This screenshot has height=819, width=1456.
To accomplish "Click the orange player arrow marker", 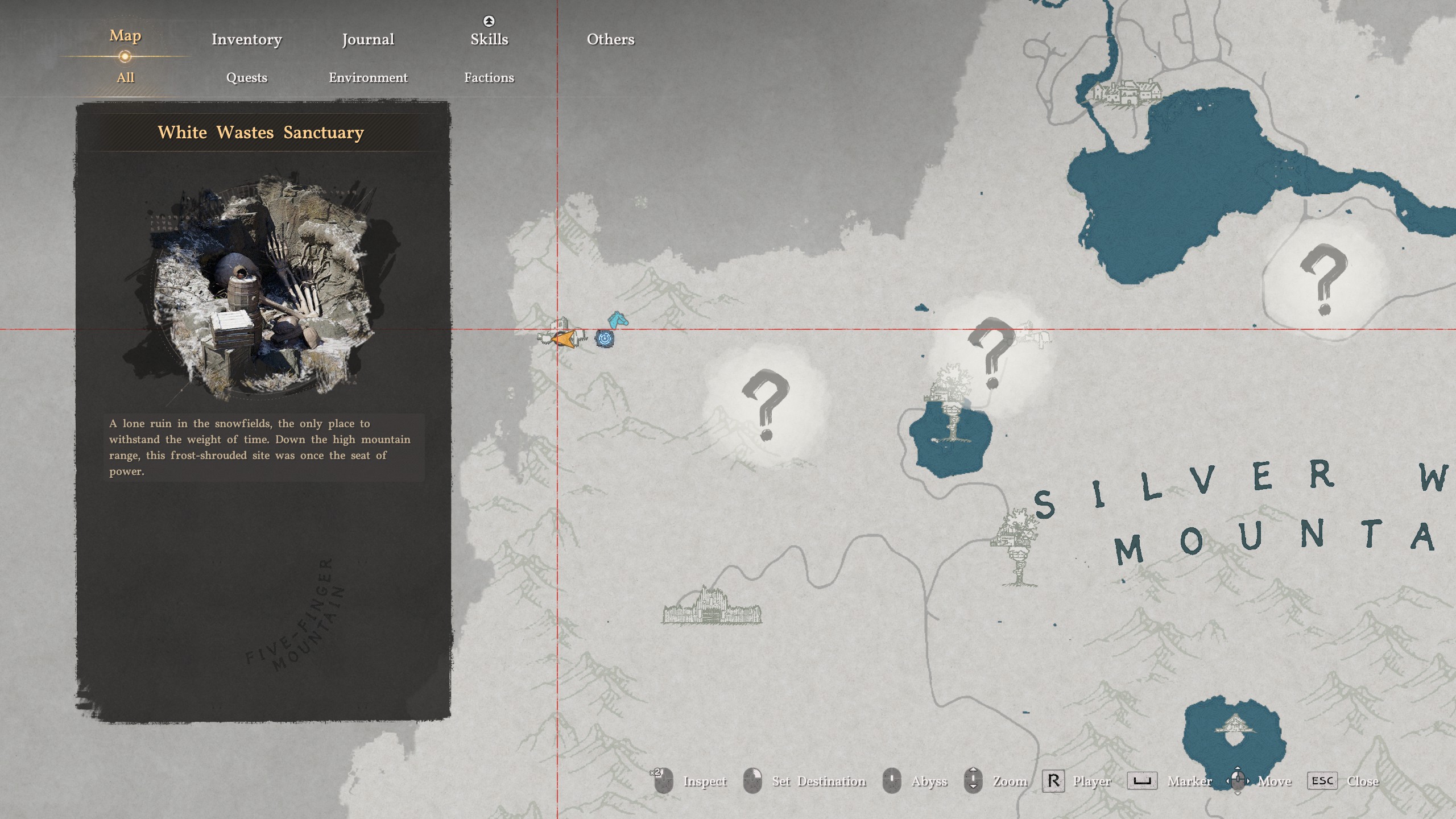I will pos(563,339).
